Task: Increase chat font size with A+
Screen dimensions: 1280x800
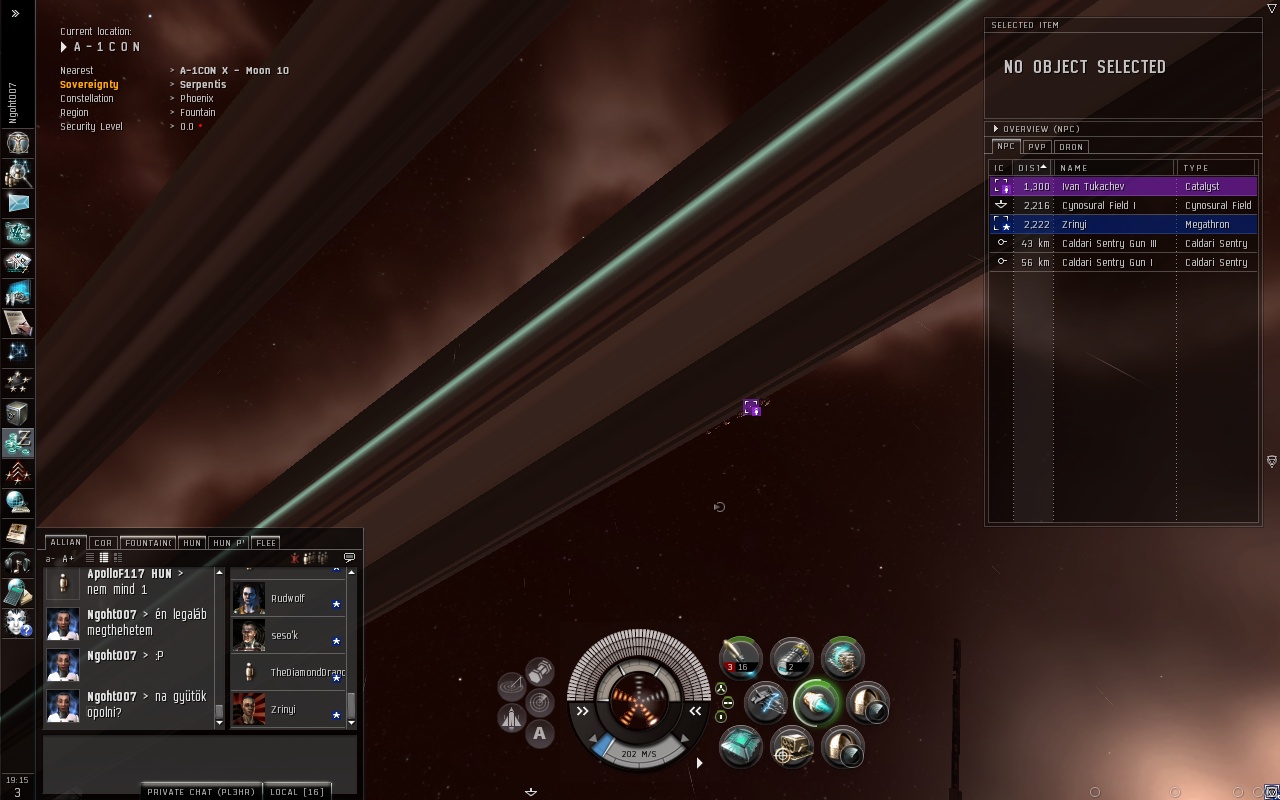Action: [68, 559]
